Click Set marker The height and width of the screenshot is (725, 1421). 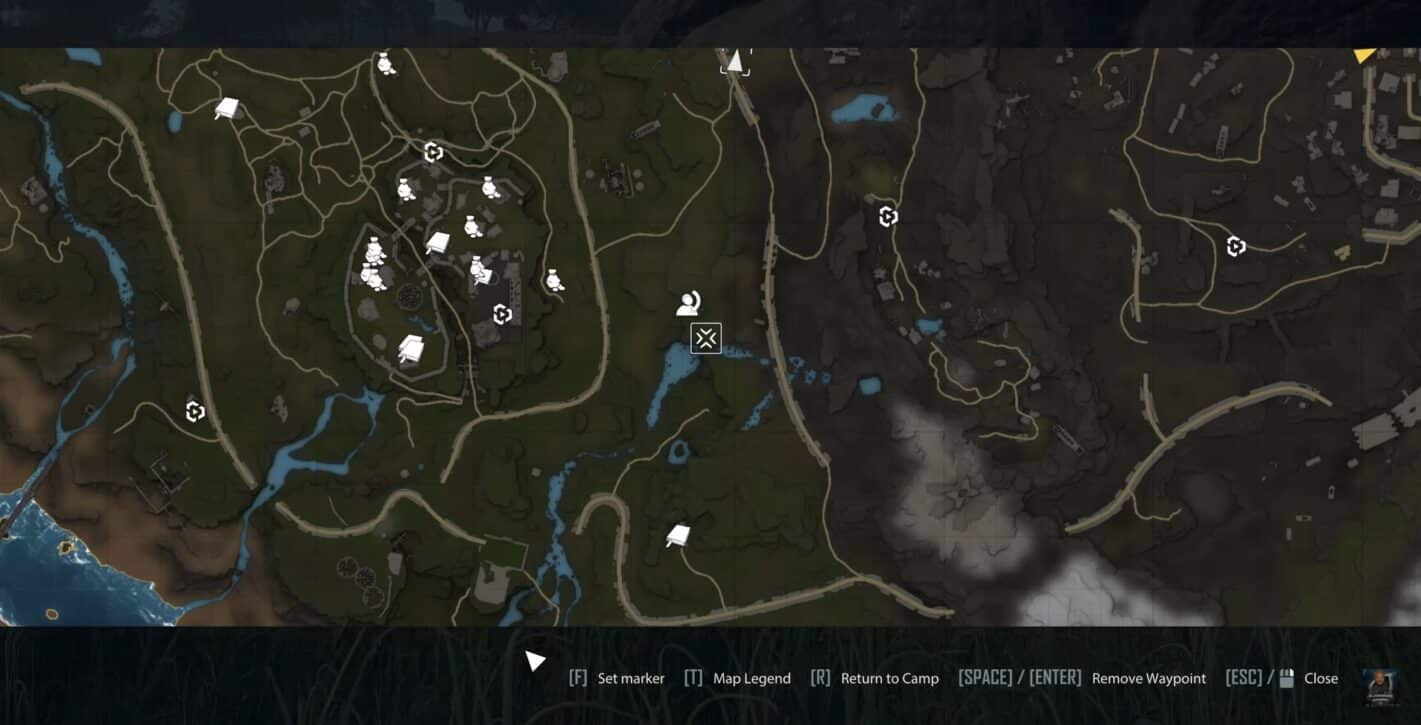(630, 678)
